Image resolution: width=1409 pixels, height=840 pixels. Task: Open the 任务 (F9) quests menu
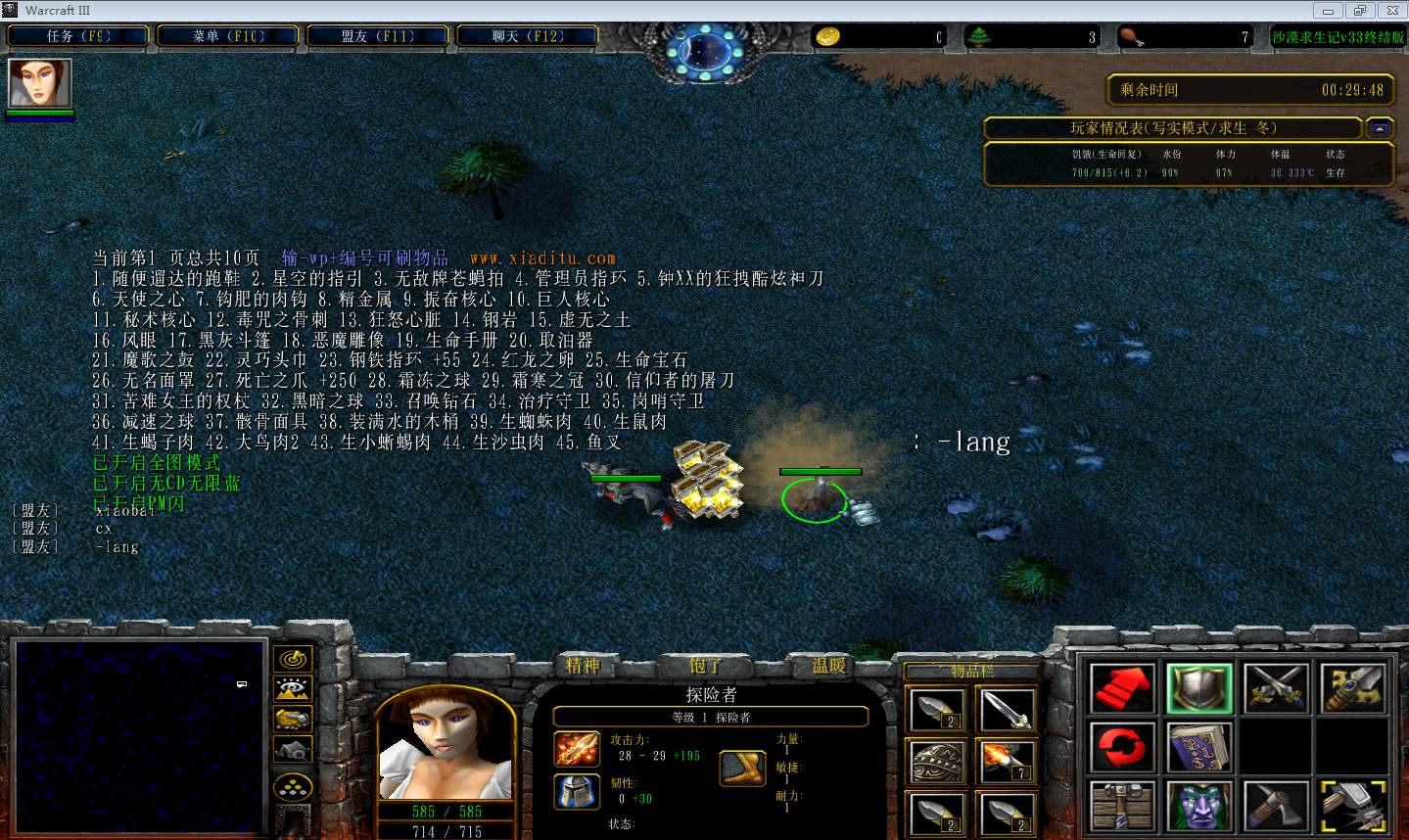78,36
